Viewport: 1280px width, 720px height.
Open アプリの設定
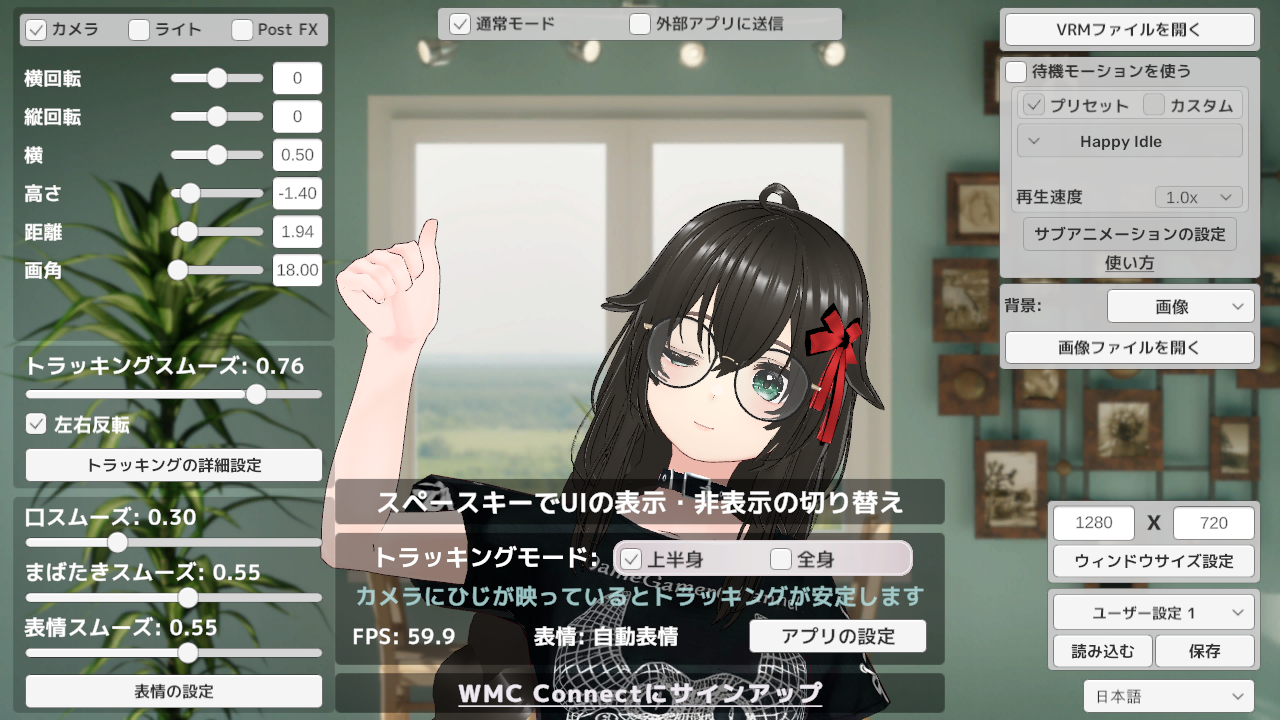click(837, 637)
